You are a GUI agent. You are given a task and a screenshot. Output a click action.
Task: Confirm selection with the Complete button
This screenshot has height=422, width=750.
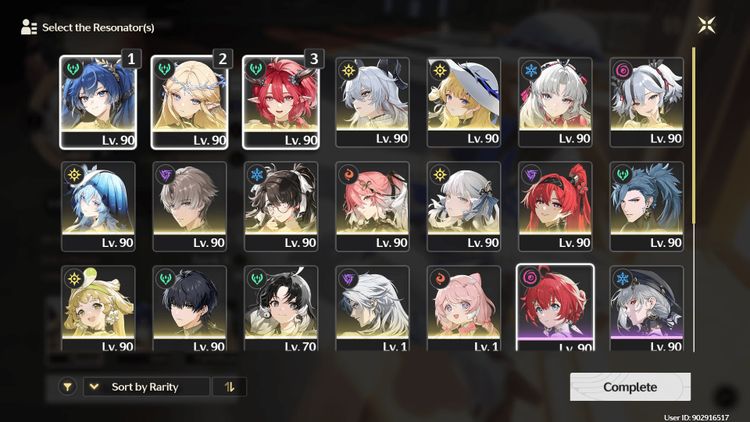pyautogui.click(x=630, y=387)
